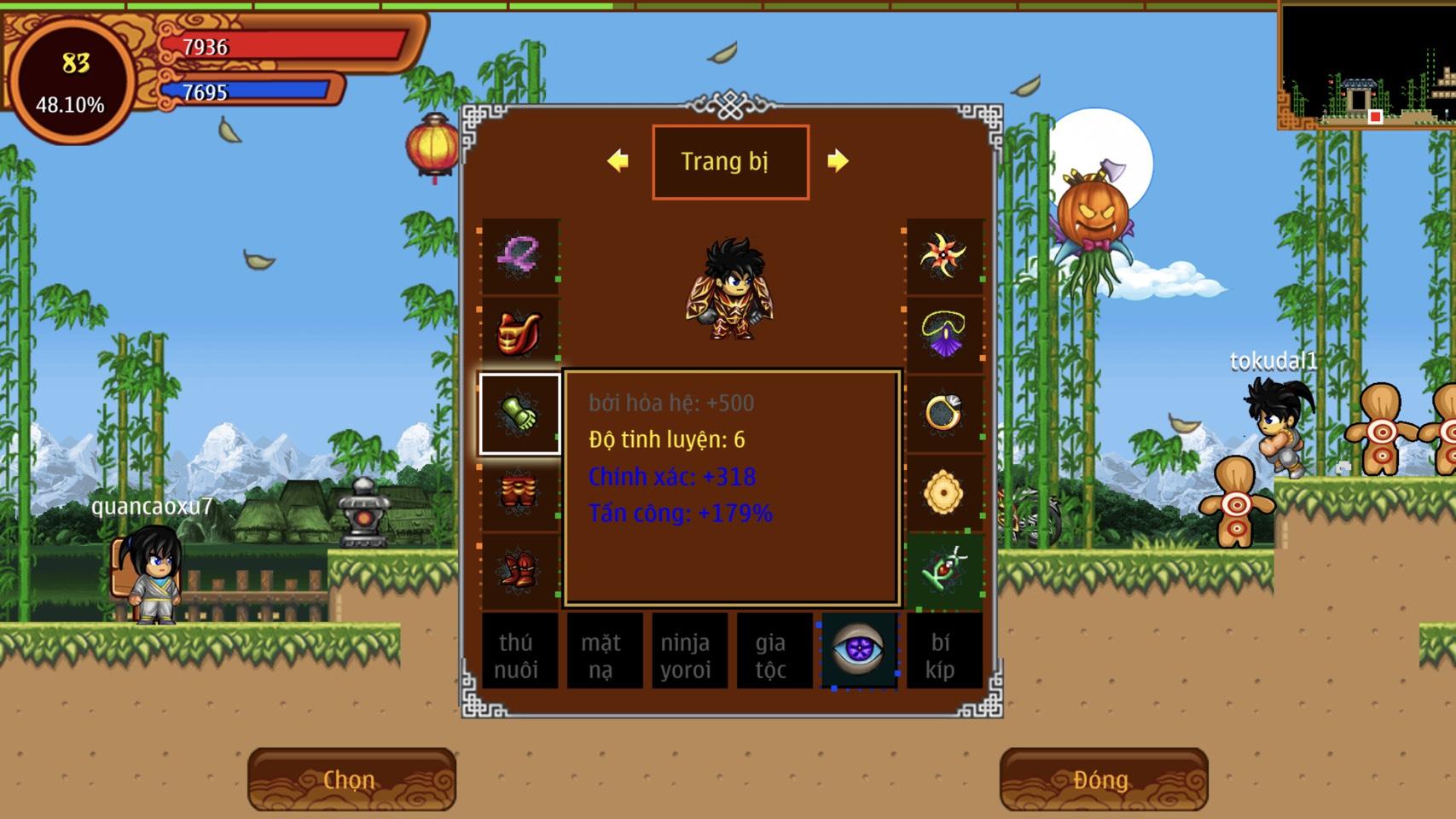1456x819 pixels.
Task: Select the green glove equipment slot
Action: tap(520, 414)
